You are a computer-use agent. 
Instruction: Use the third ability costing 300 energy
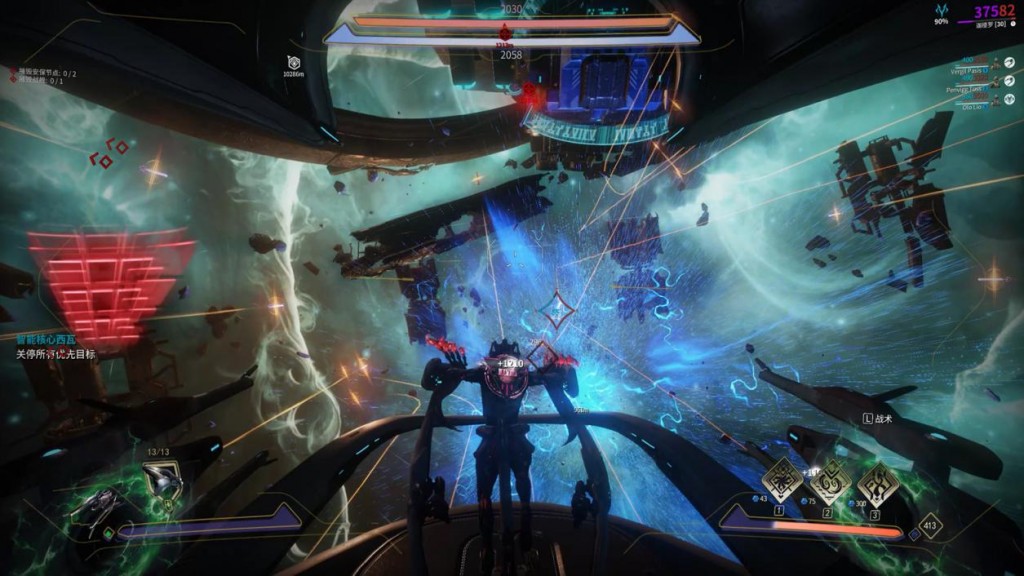877,483
